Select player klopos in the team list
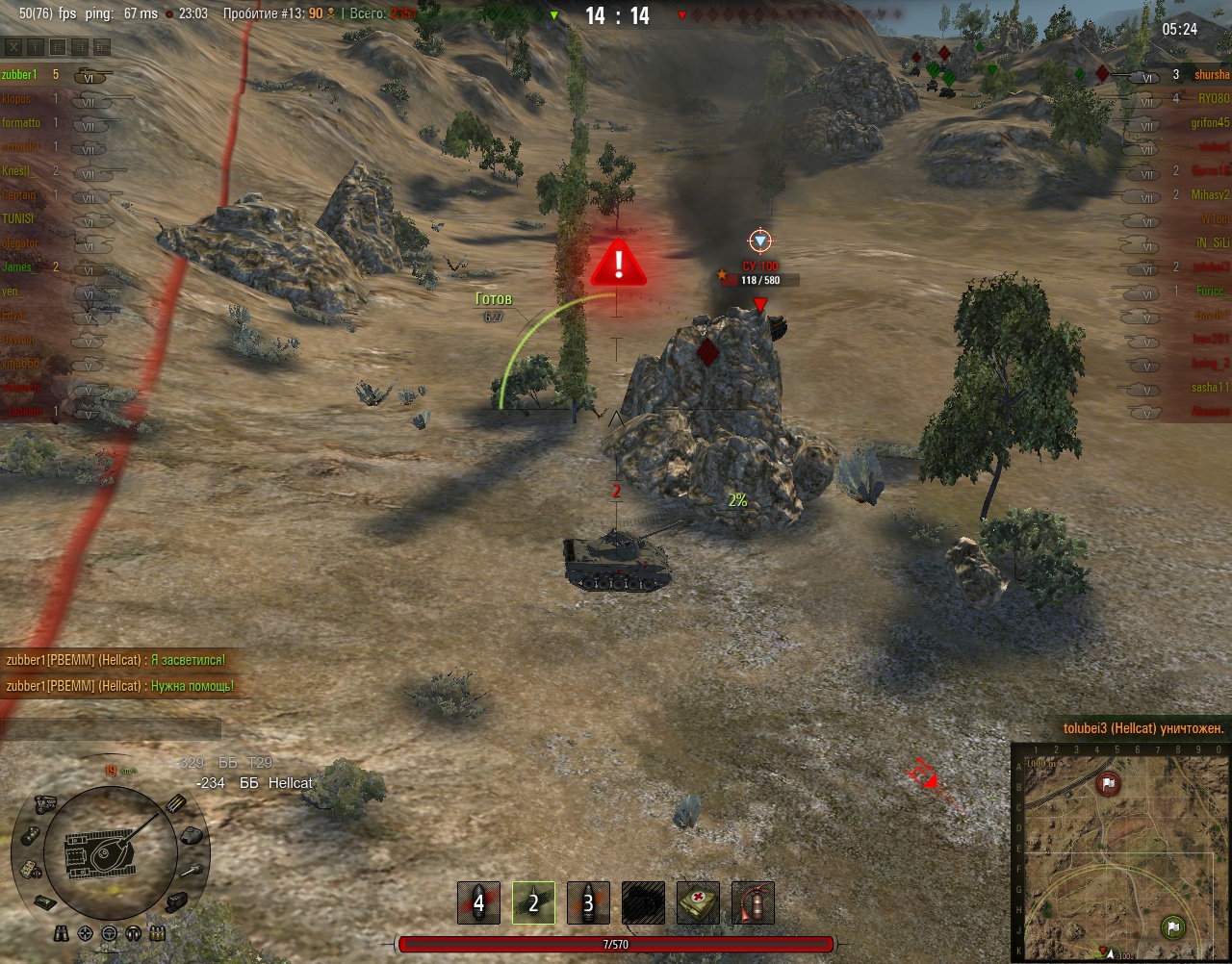 (x=16, y=99)
